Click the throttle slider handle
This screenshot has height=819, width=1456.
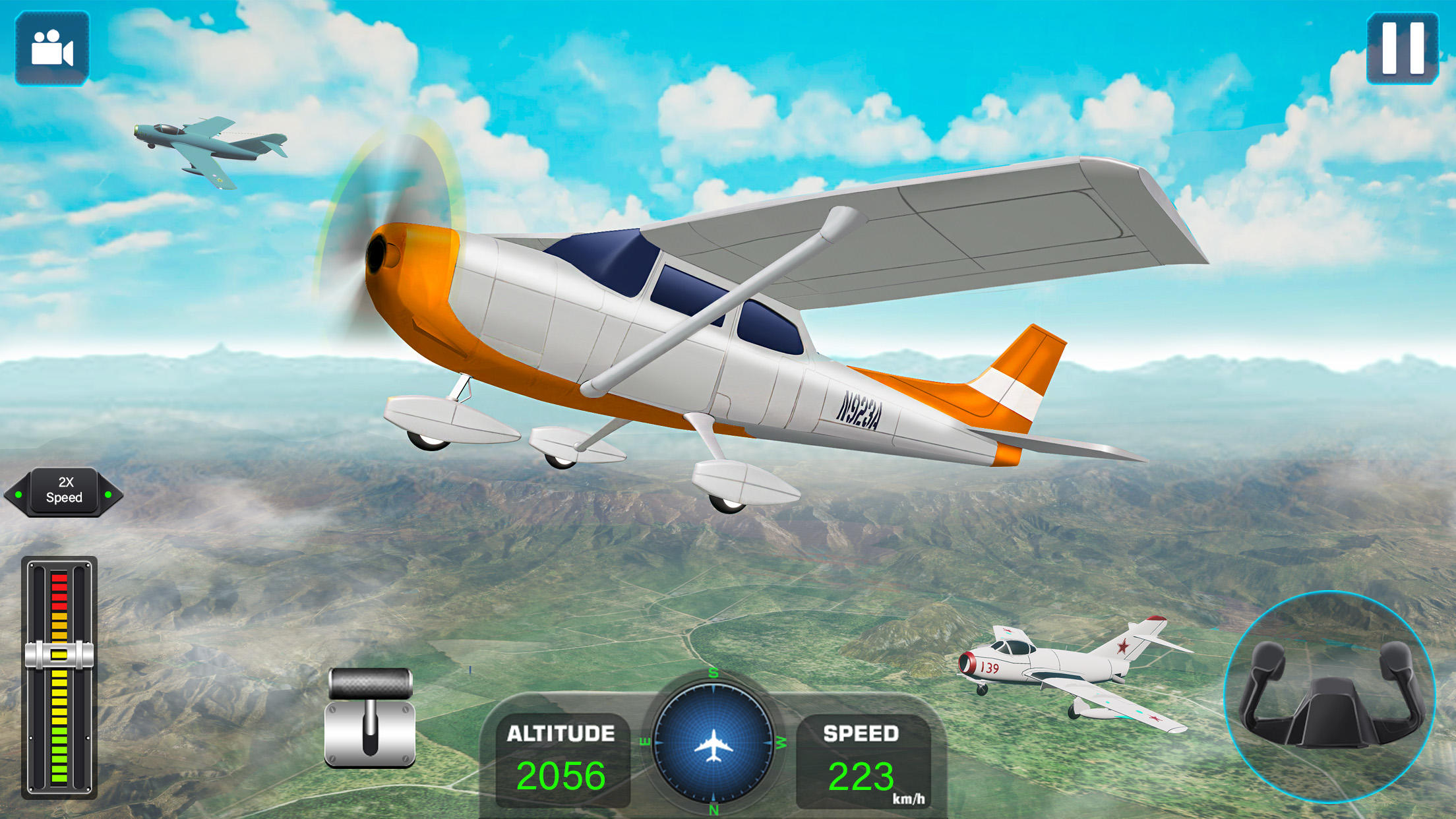[59, 655]
